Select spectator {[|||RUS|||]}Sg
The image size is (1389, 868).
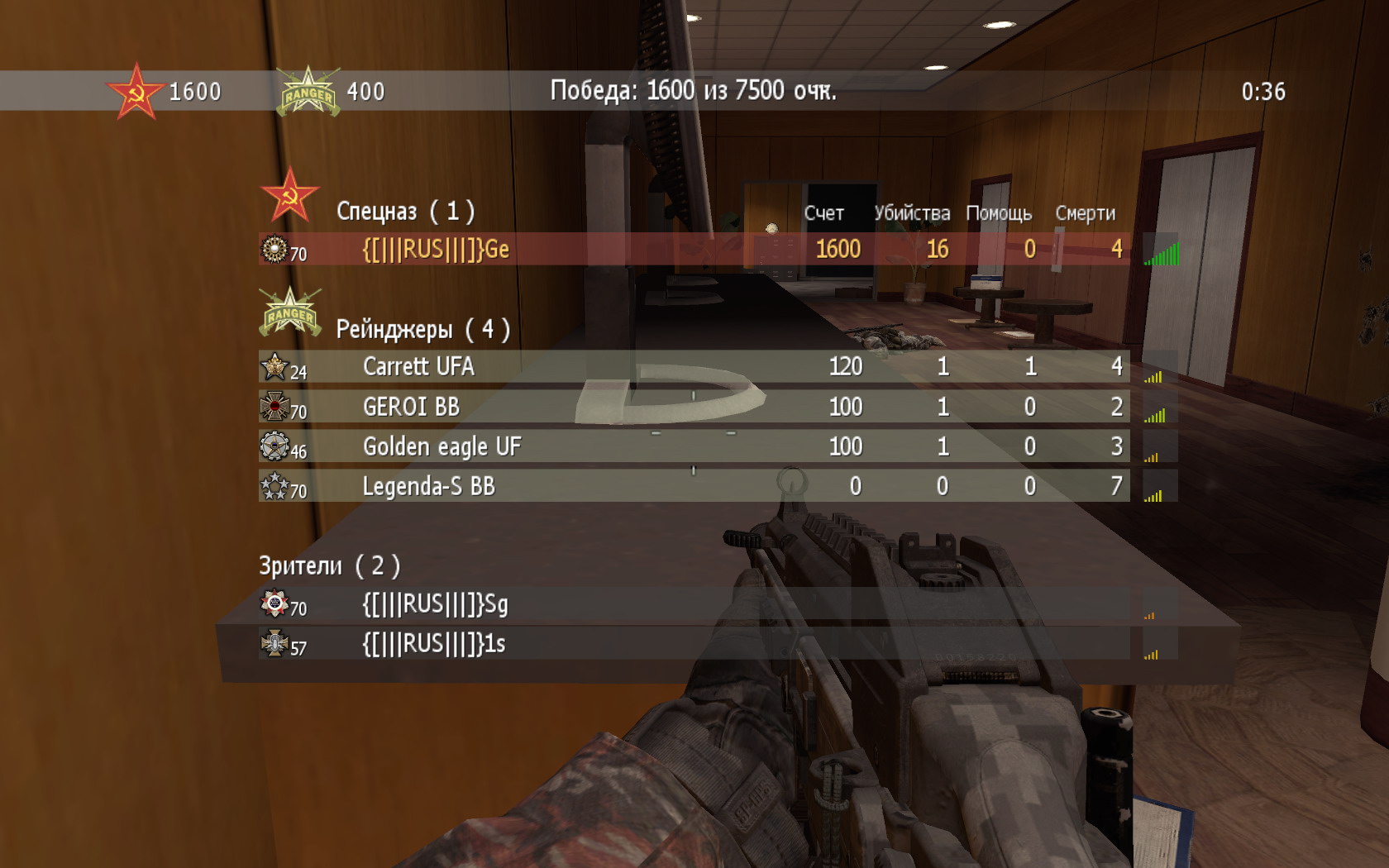click(435, 605)
